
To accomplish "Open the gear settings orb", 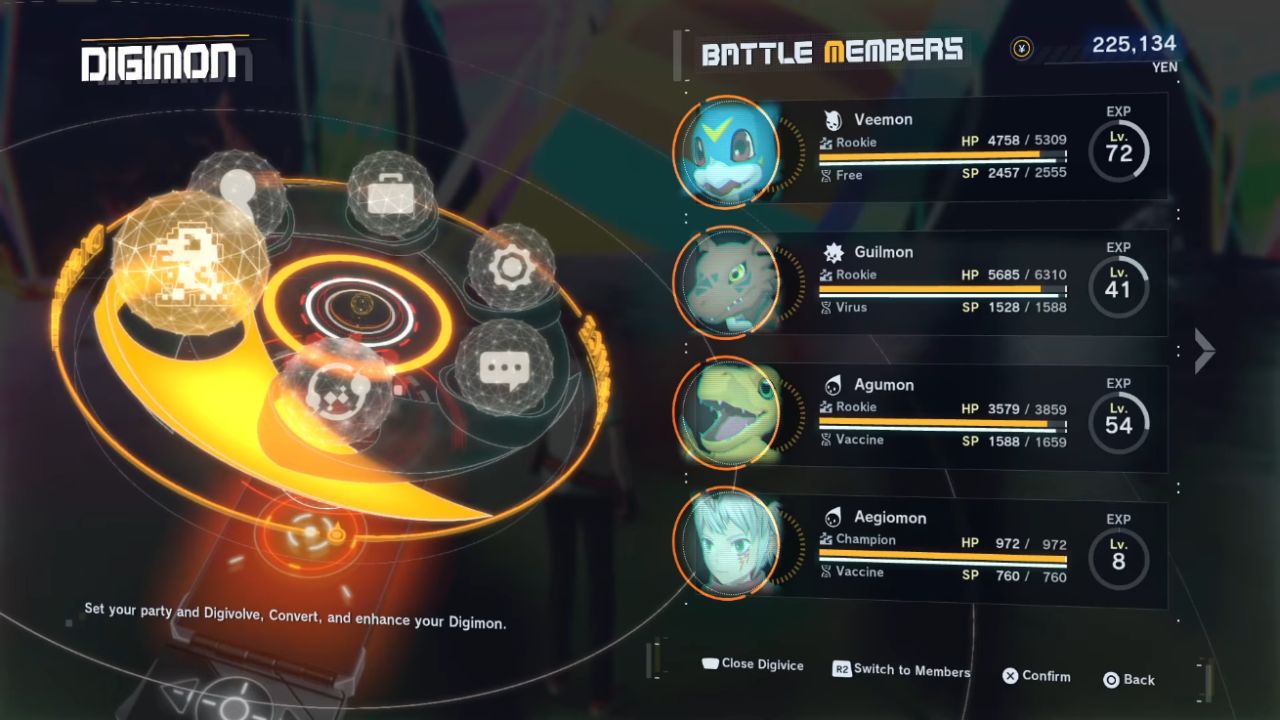I will (x=510, y=266).
